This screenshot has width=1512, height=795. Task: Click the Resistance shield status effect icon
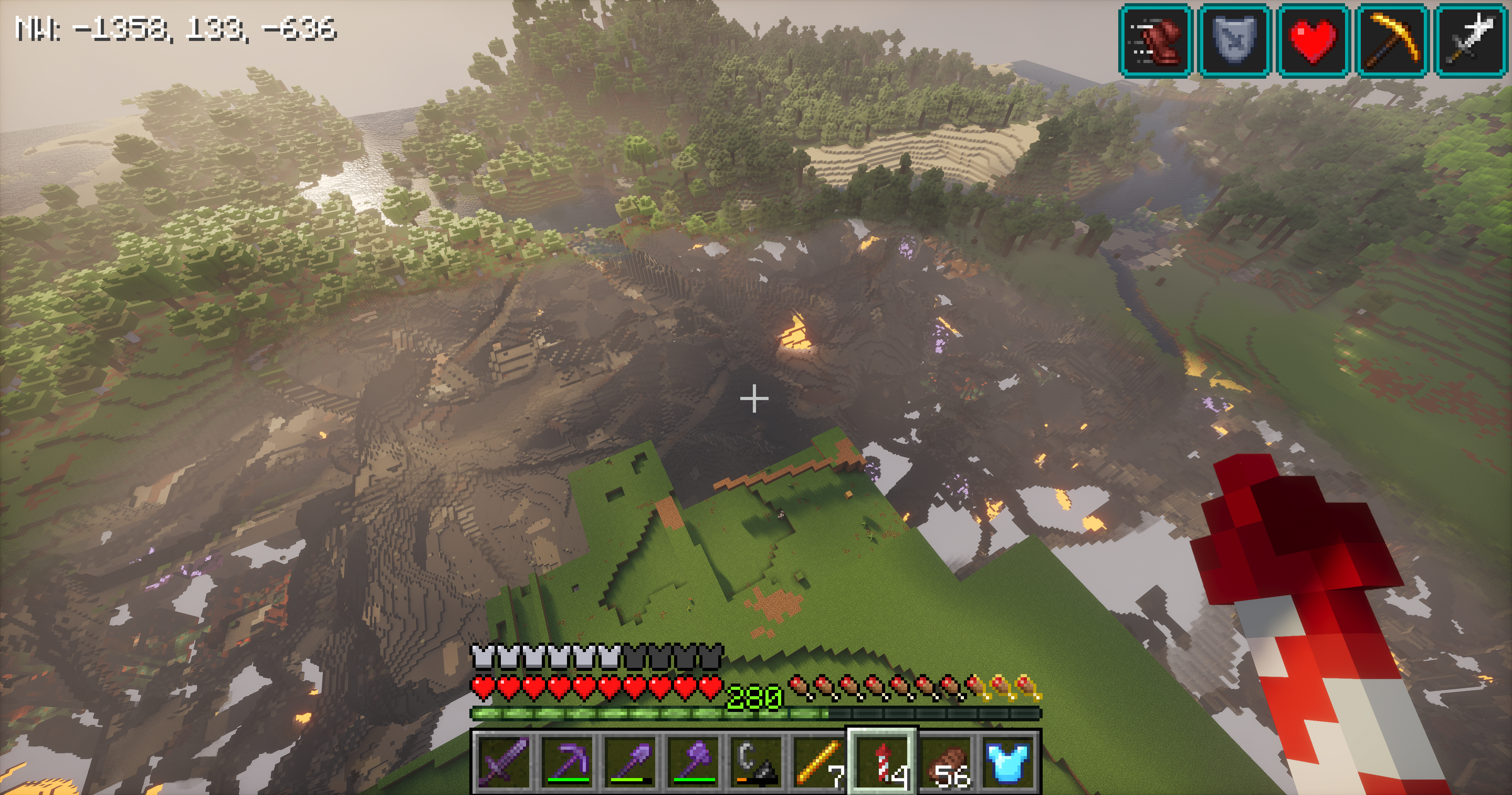pyautogui.click(x=1234, y=41)
